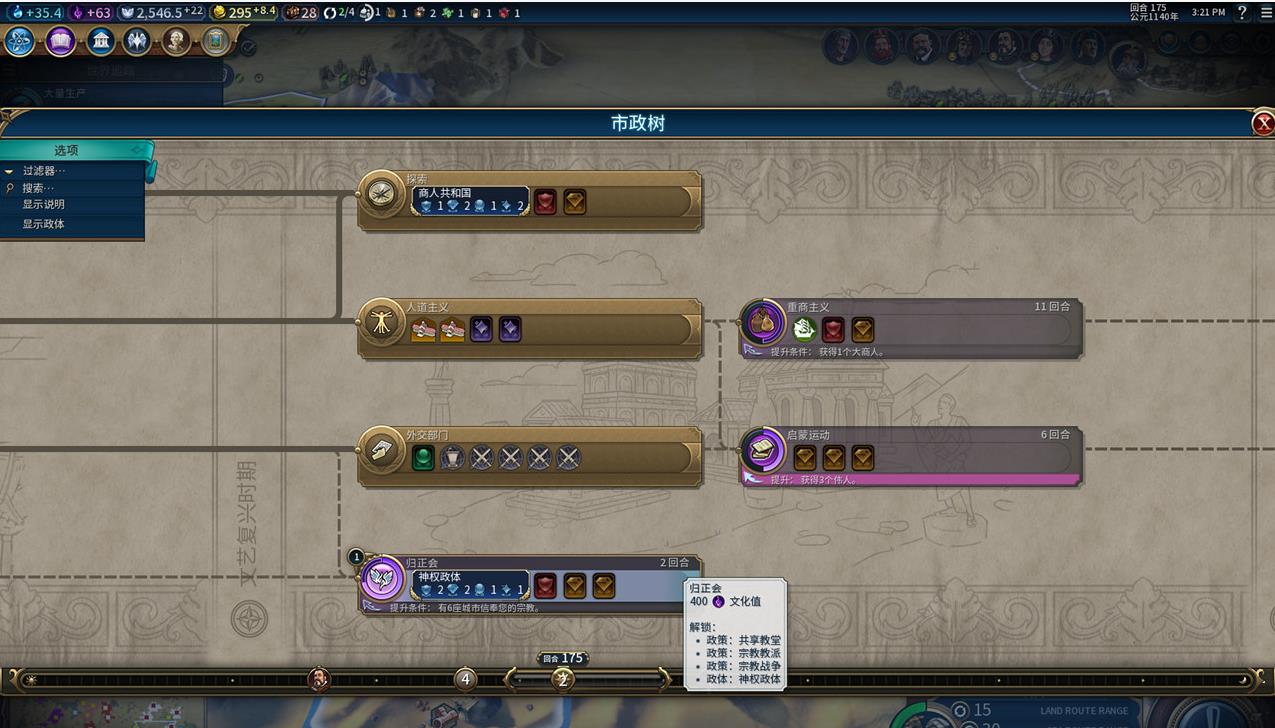Select the 探索 civic node
The height and width of the screenshot is (728, 1275).
381,194
